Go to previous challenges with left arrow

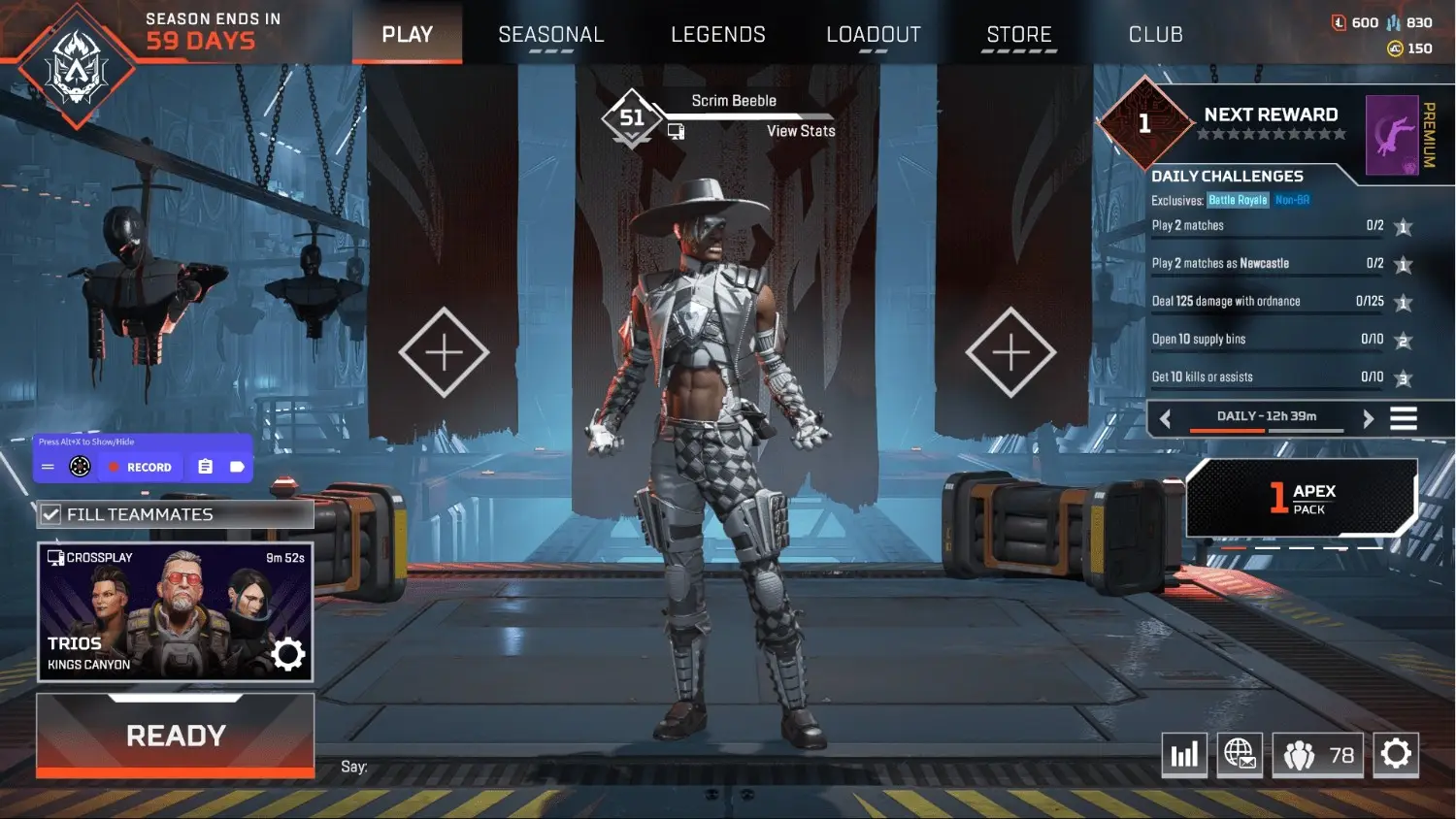click(x=1164, y=418)
